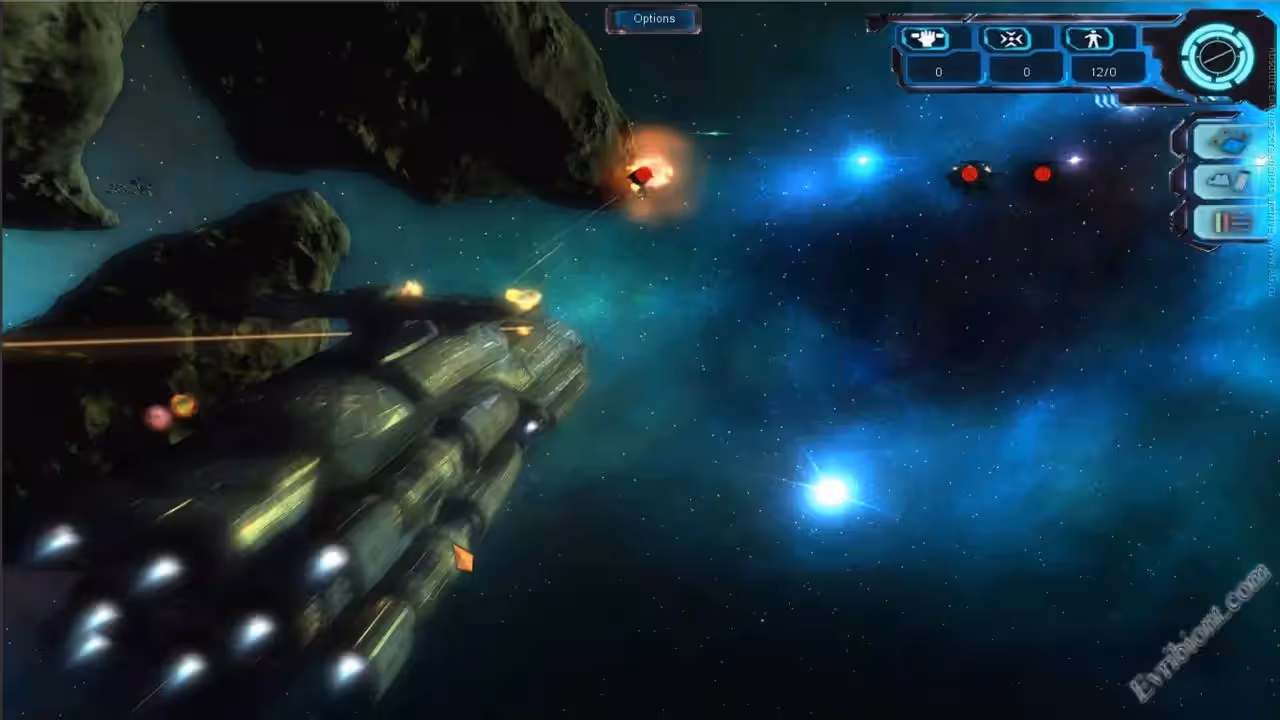The image size is (1280, 720).
Task: Click the circular compass dial
Action: pos(1216,57)
